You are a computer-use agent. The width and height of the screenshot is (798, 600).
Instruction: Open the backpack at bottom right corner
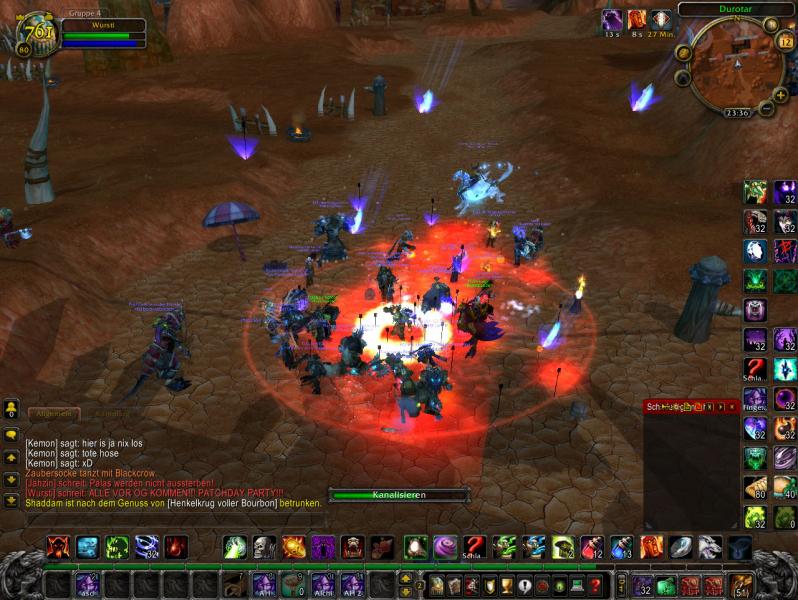tap(741, 585)
